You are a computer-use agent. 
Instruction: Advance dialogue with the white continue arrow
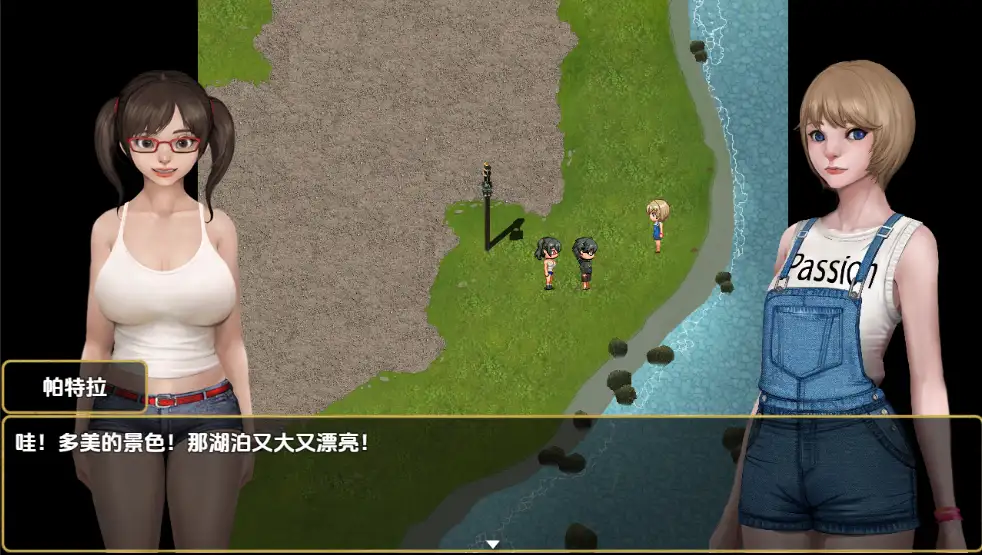click(x=492, y=544)
